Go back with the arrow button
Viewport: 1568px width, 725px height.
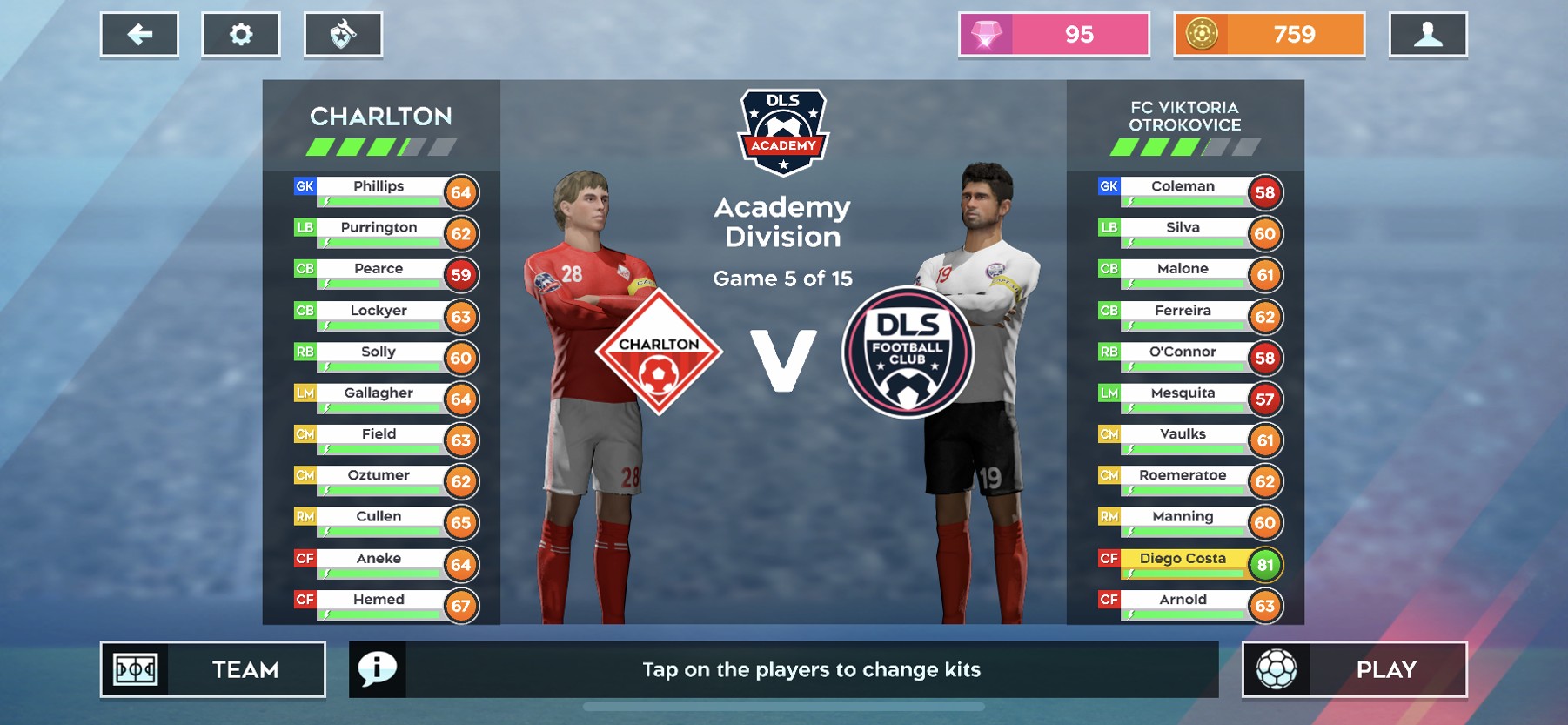(x=139, y=35)
